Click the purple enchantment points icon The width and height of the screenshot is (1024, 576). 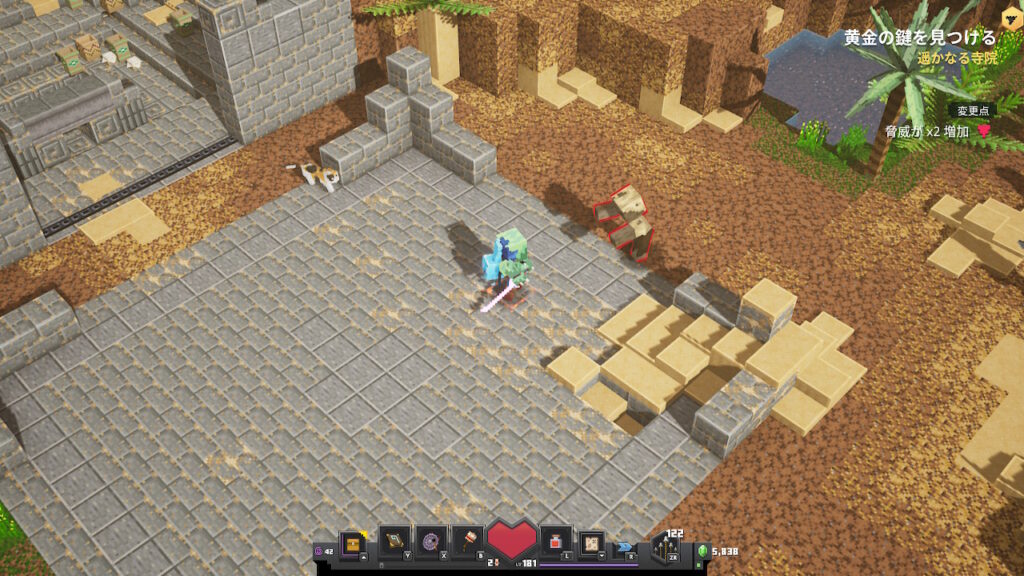(x=319, y=551)
